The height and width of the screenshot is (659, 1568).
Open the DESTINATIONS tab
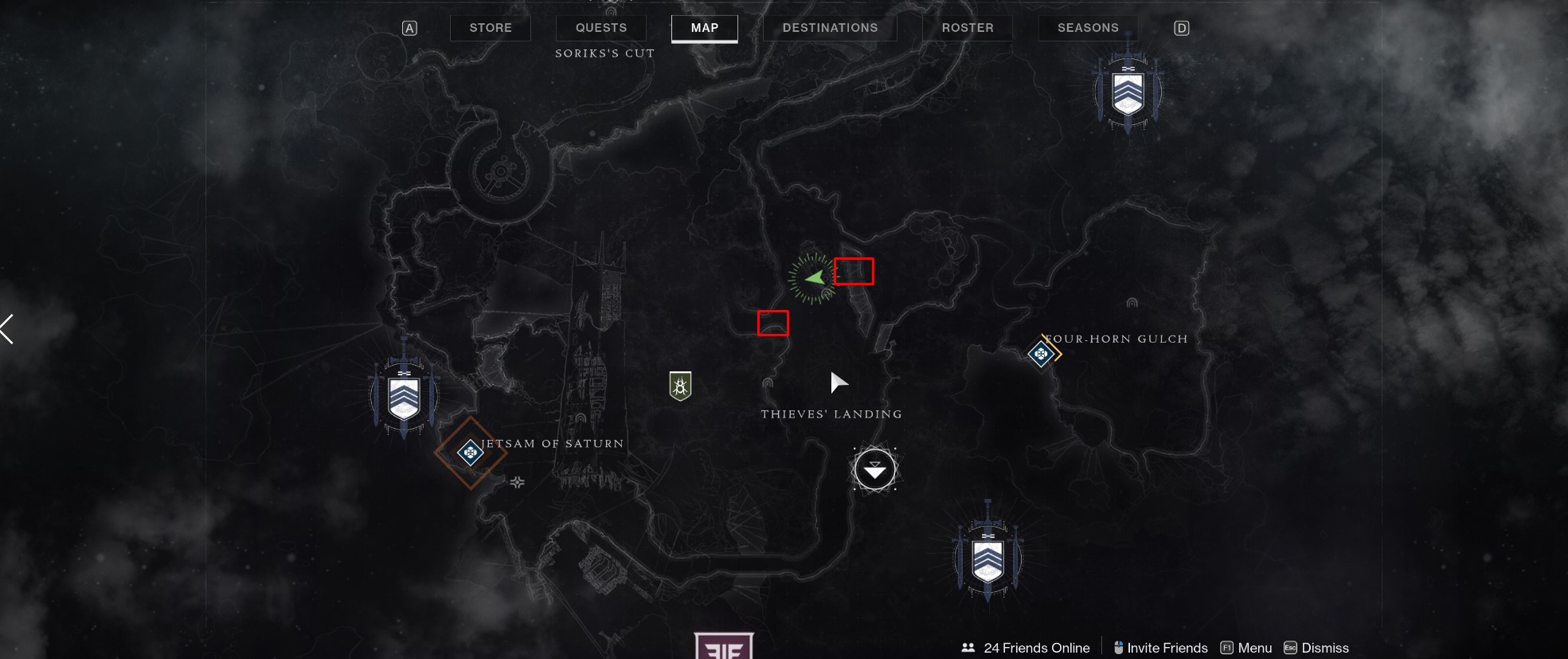click(x=829, y=27)
